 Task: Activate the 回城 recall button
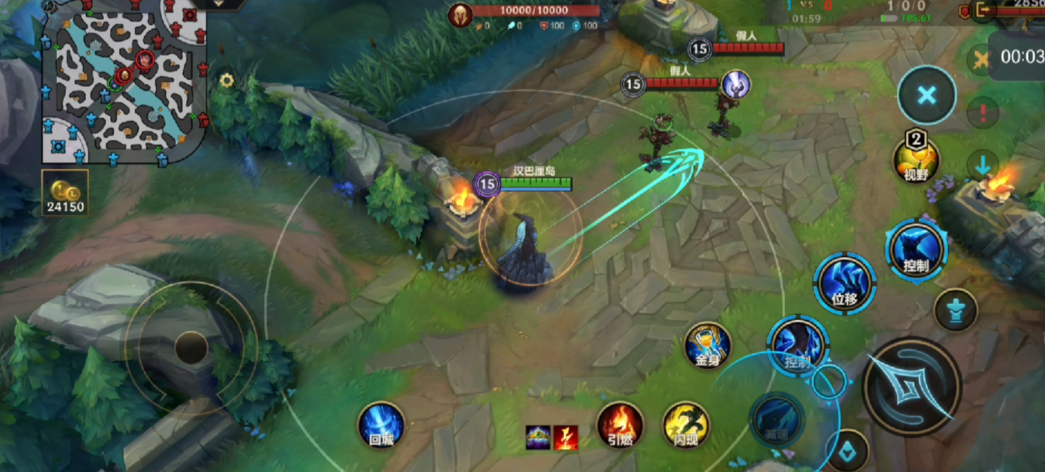point(381,423)
